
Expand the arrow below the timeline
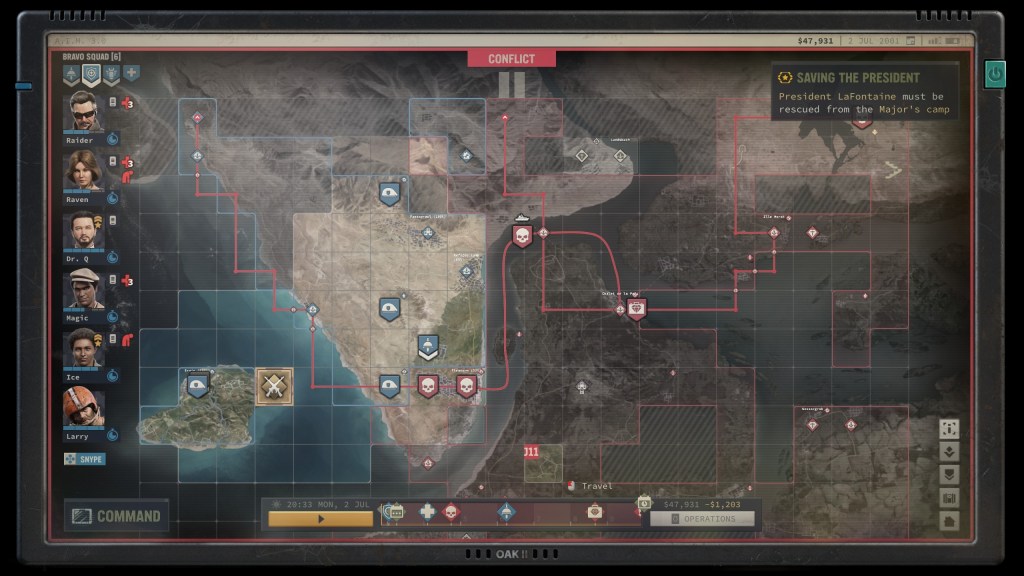click(466, 537)
